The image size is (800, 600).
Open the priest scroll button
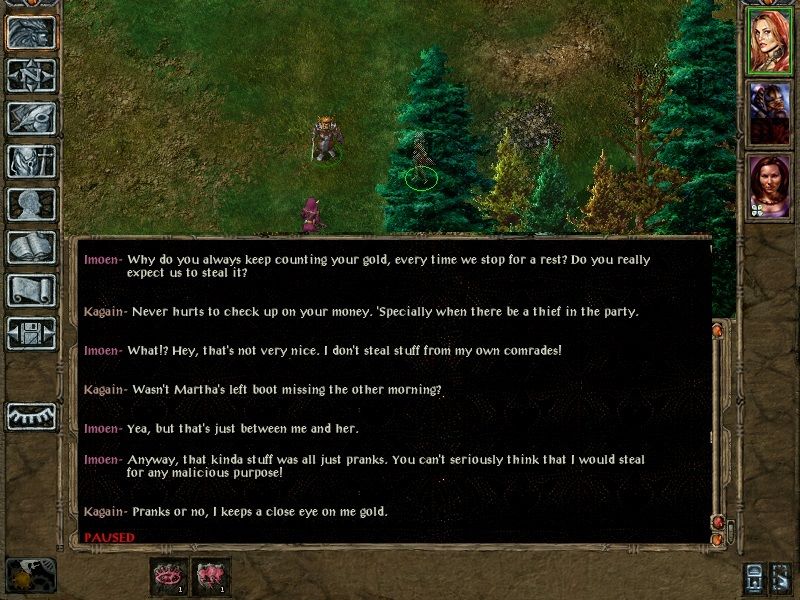click(x=31, y=290)
